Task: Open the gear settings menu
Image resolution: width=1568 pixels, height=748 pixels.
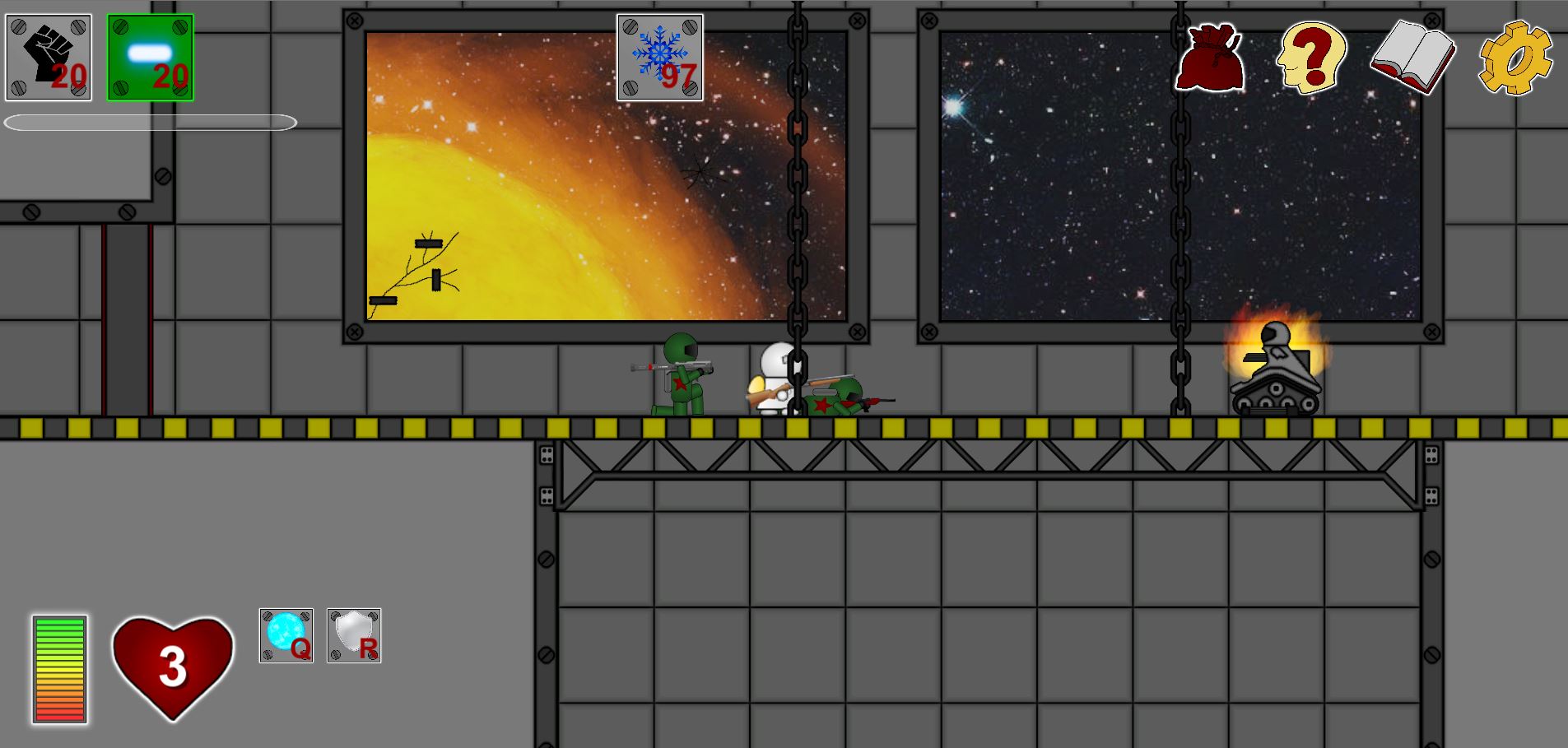Action: pyautogui.click(x=1514, y=59)
